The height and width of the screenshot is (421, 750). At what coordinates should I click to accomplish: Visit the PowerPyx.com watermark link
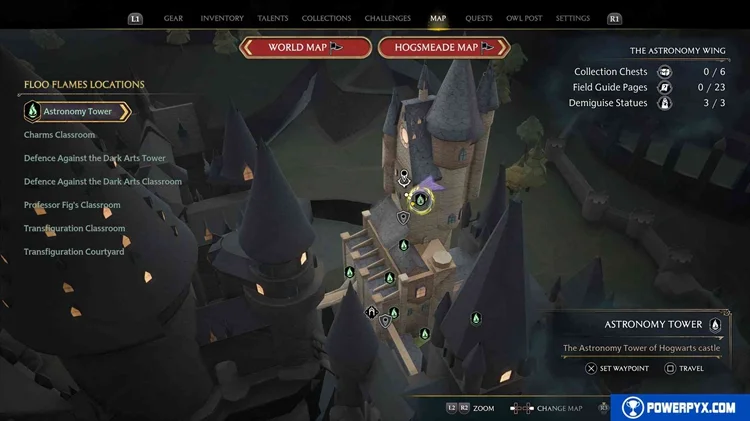click(x=679, y=407)
